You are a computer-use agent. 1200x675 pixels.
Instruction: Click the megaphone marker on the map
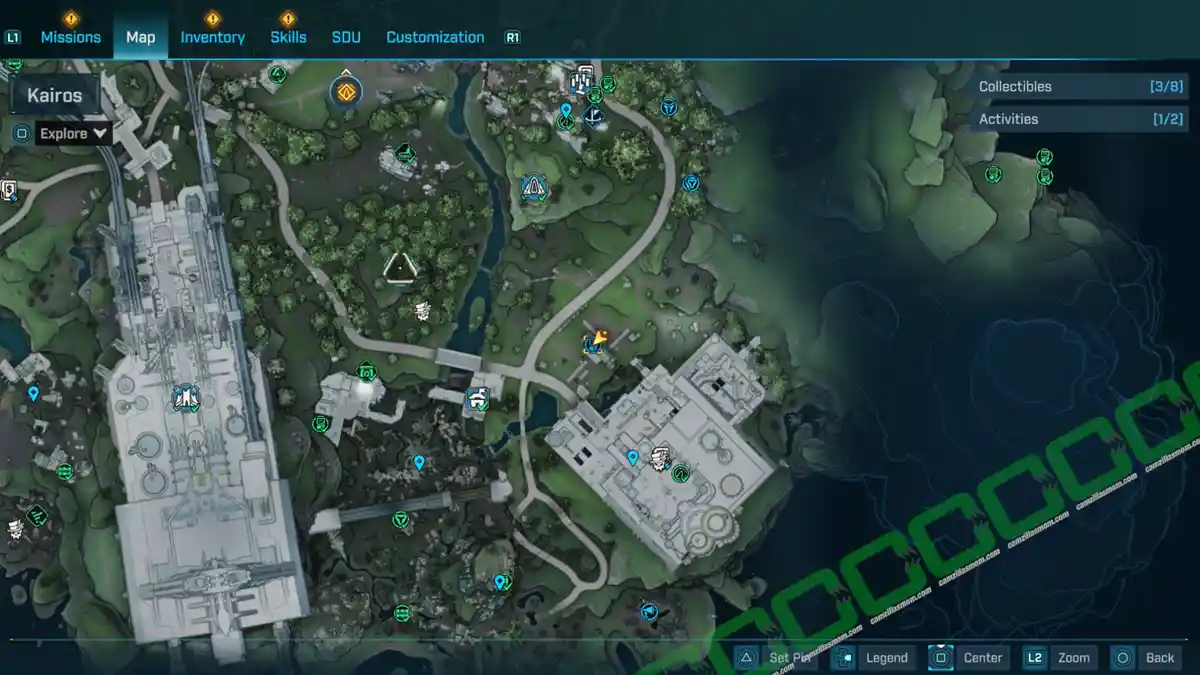(x=649, y=611)
